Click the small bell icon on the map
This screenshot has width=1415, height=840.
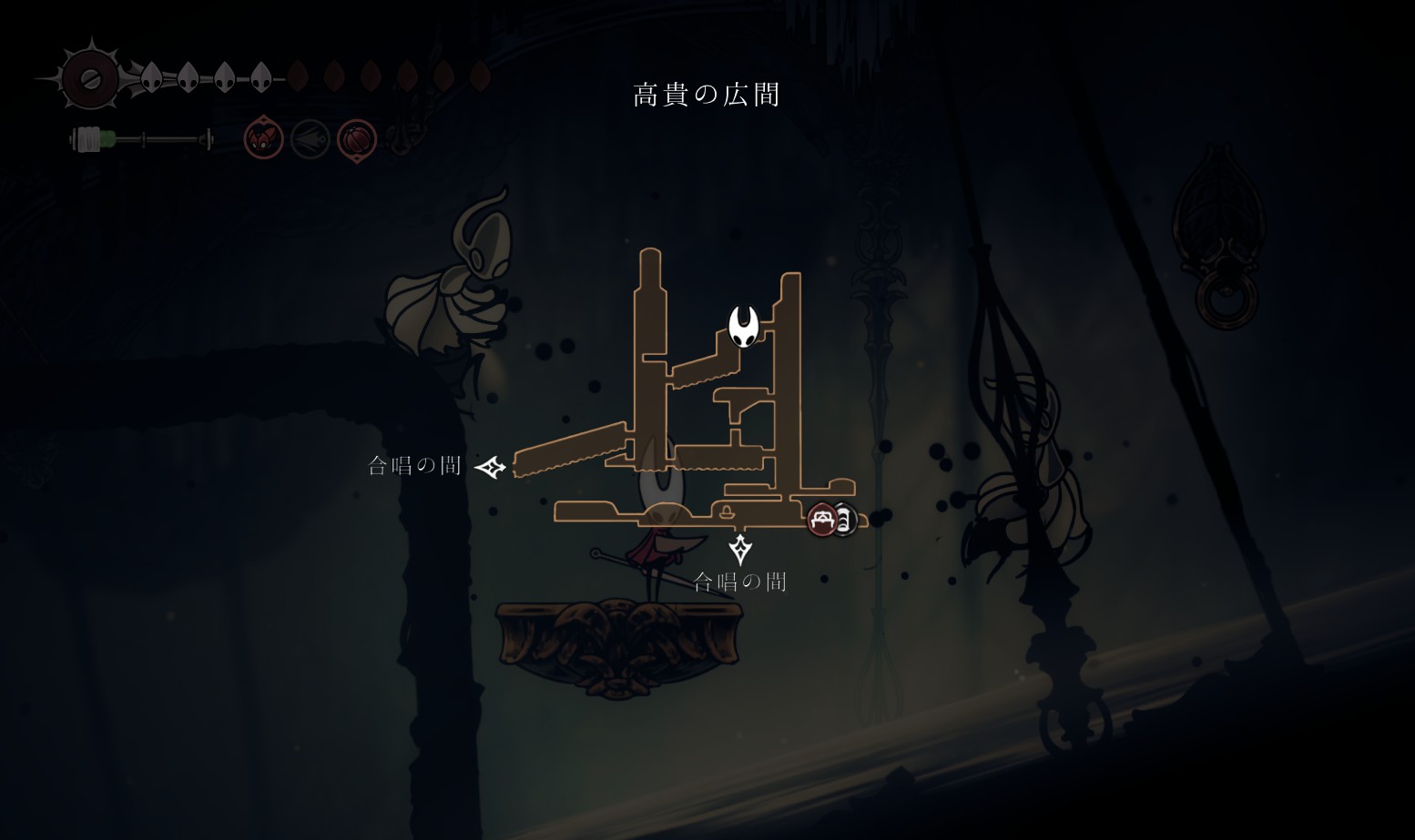[x=727, y=511]
